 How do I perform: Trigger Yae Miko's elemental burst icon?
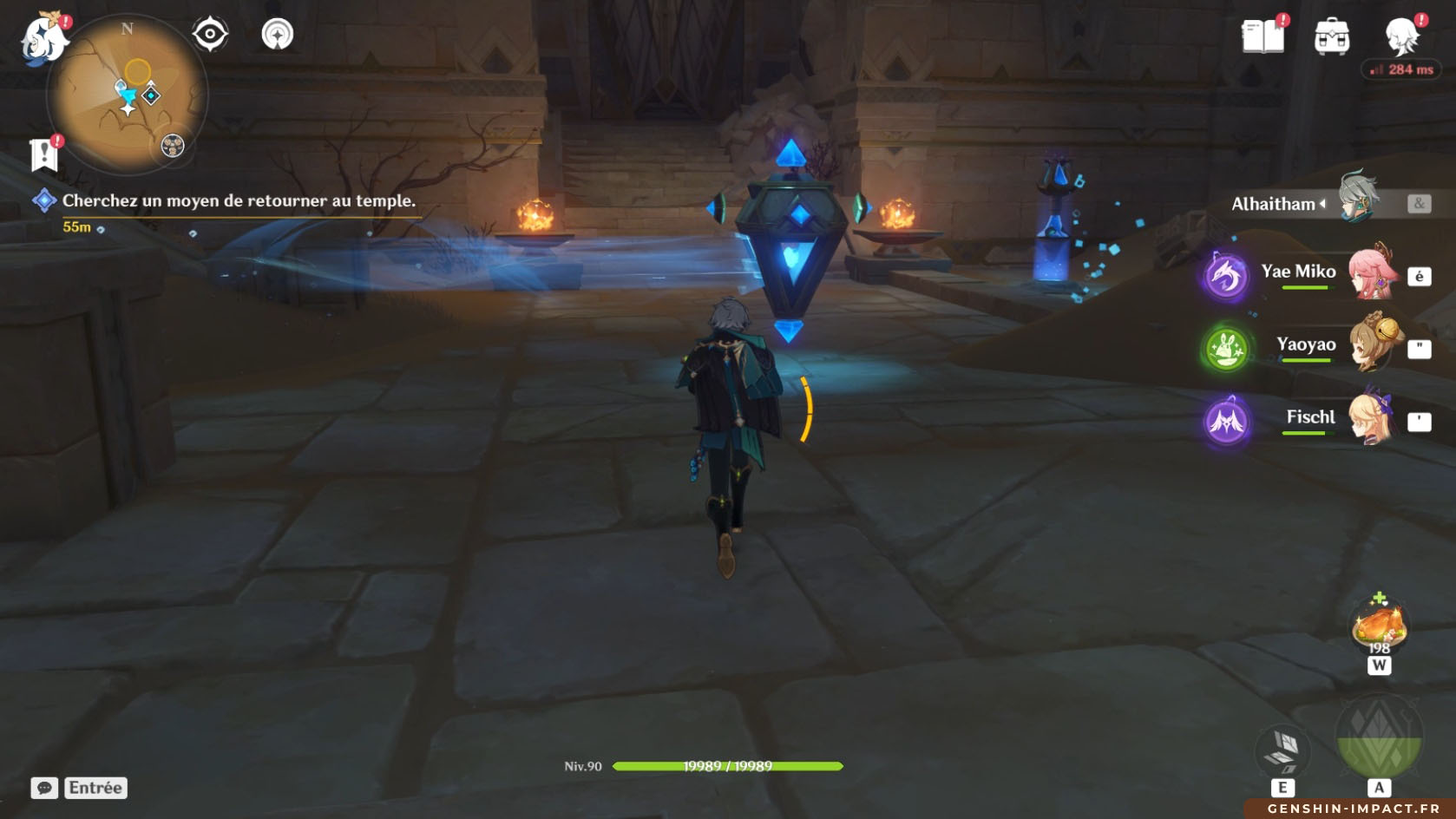(1226, 276)
